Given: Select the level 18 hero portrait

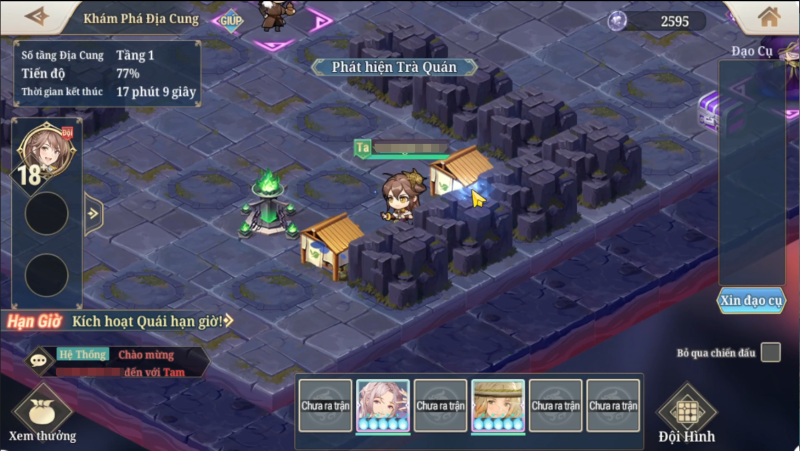Looking at the screenshot, I should (45, 151).
